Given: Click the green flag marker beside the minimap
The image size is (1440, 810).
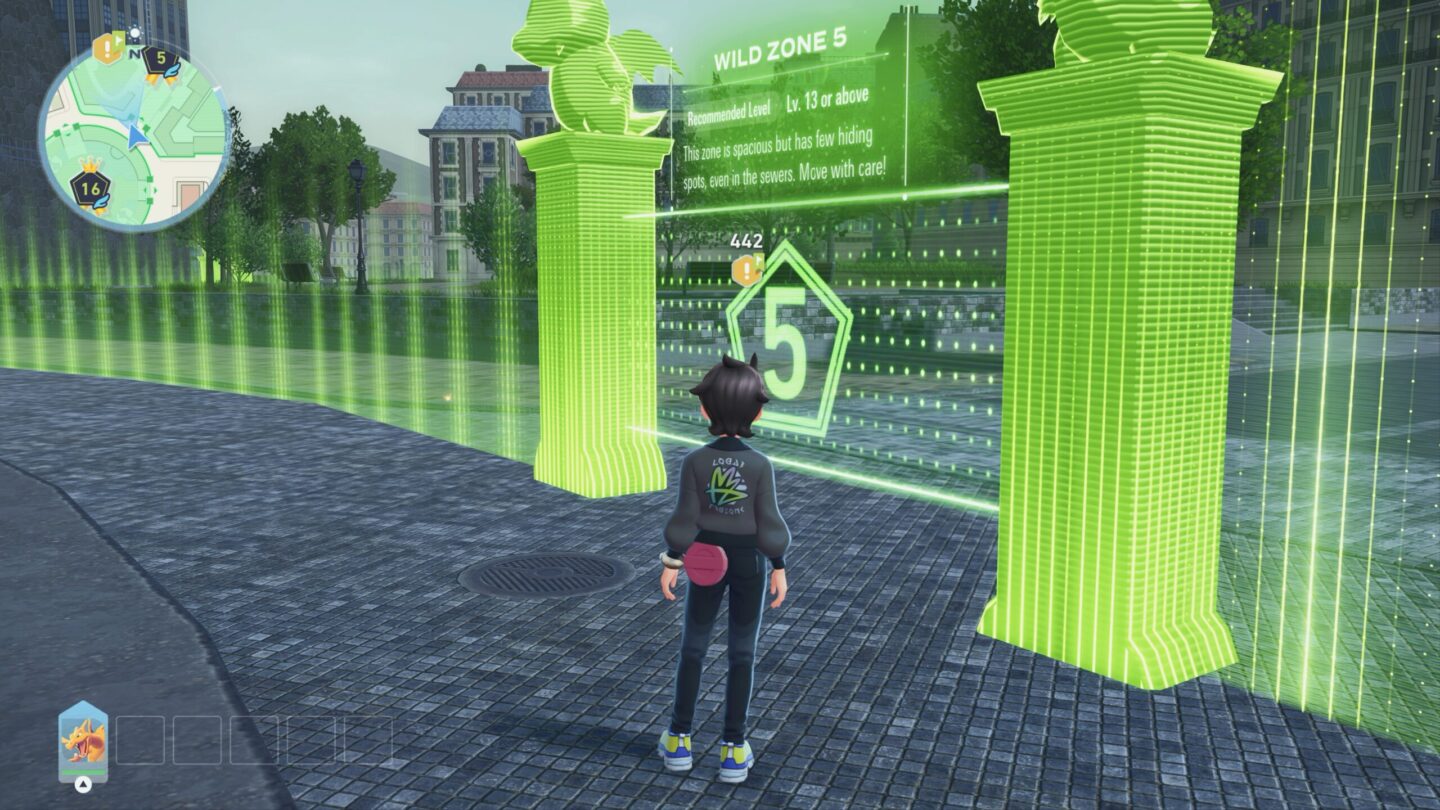Looking at the screenshot, I should [120, 40].
